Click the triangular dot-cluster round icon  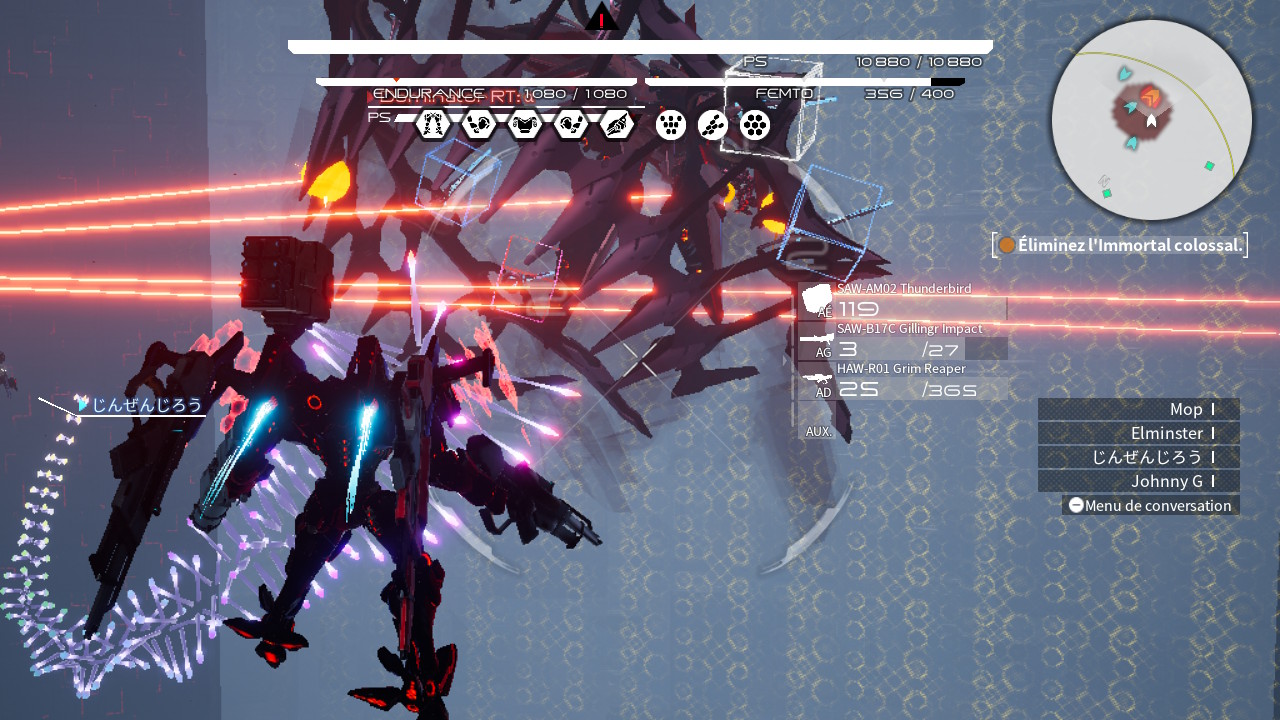pyautogui.click(x=671, y=125)
